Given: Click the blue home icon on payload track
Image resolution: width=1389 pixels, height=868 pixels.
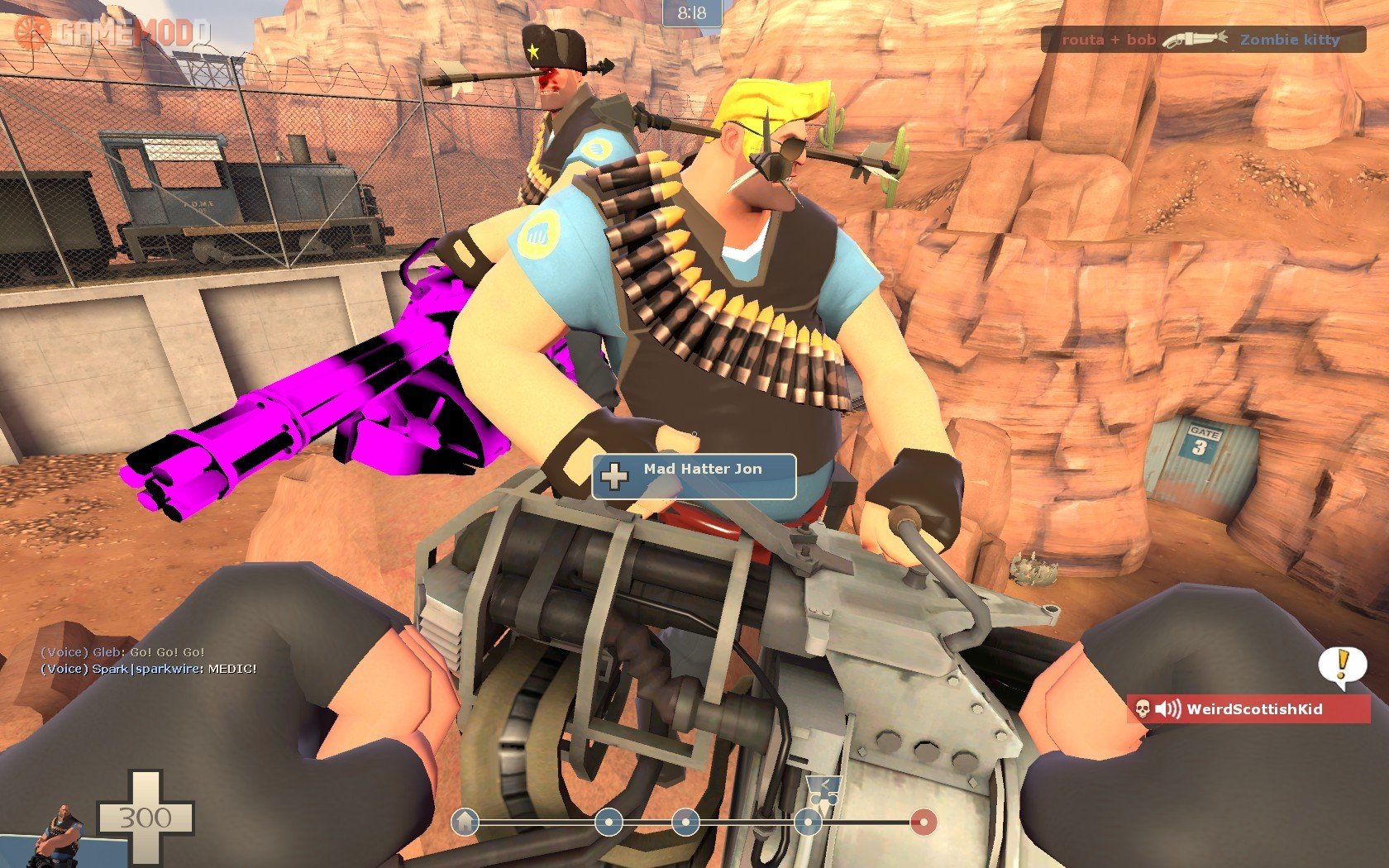Looking at the screenshot, I should 465,822.
